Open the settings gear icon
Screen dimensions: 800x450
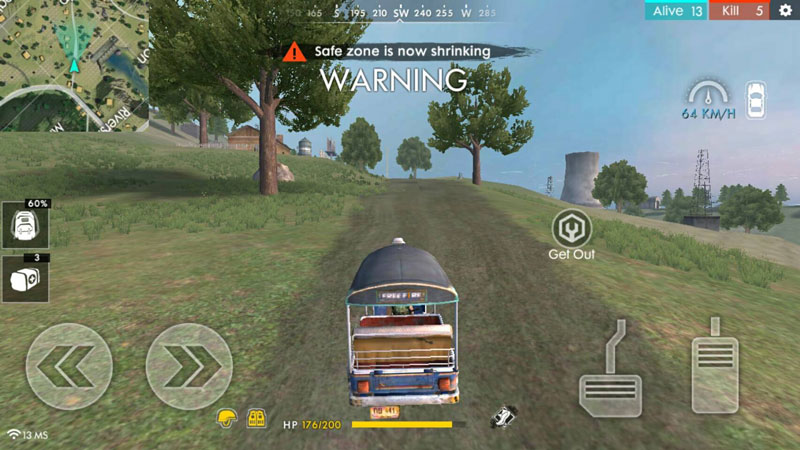coord(785,11)
